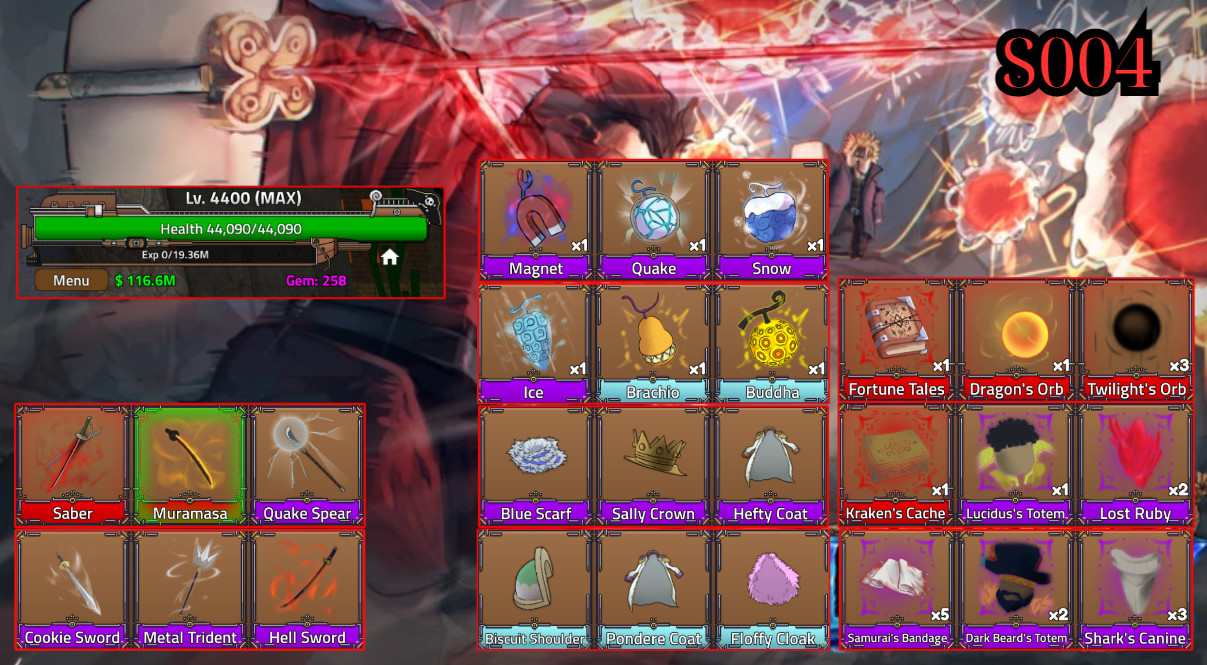Pick the Blue Scarf accessory
The height and width of the screenshot is (665, 1207).
coord(536,464)
